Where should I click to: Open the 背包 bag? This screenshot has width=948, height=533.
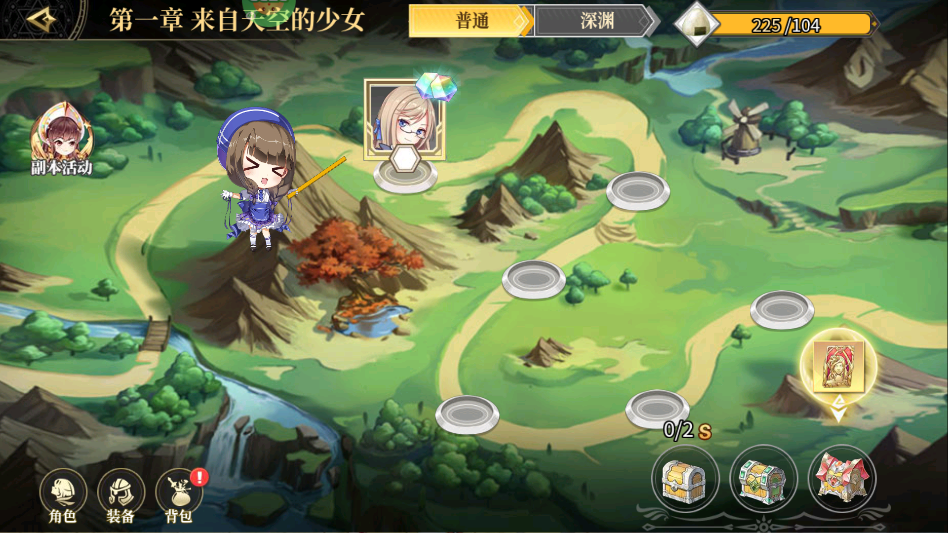click(x=179, y=493)
